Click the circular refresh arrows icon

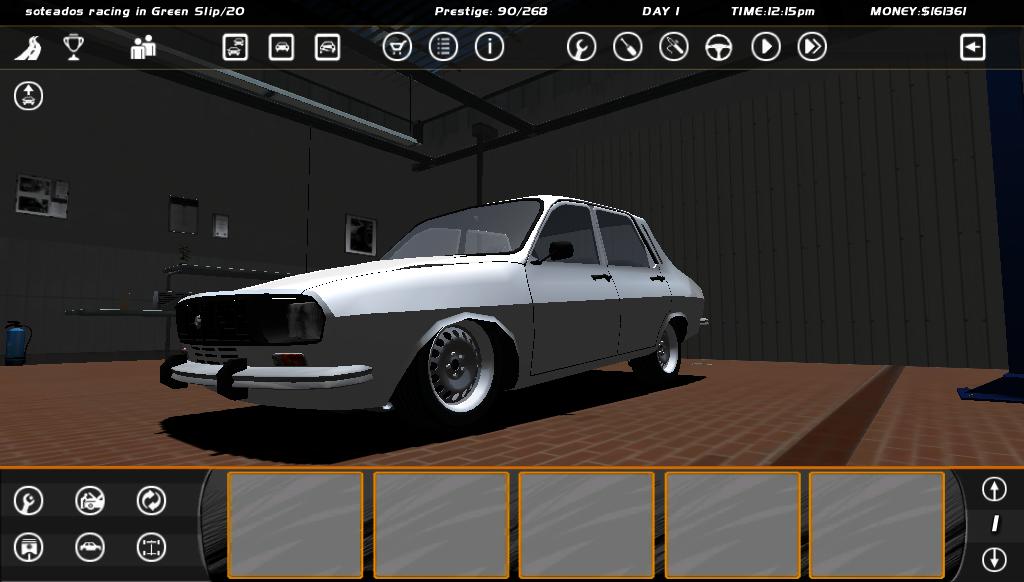pos(151,500)
